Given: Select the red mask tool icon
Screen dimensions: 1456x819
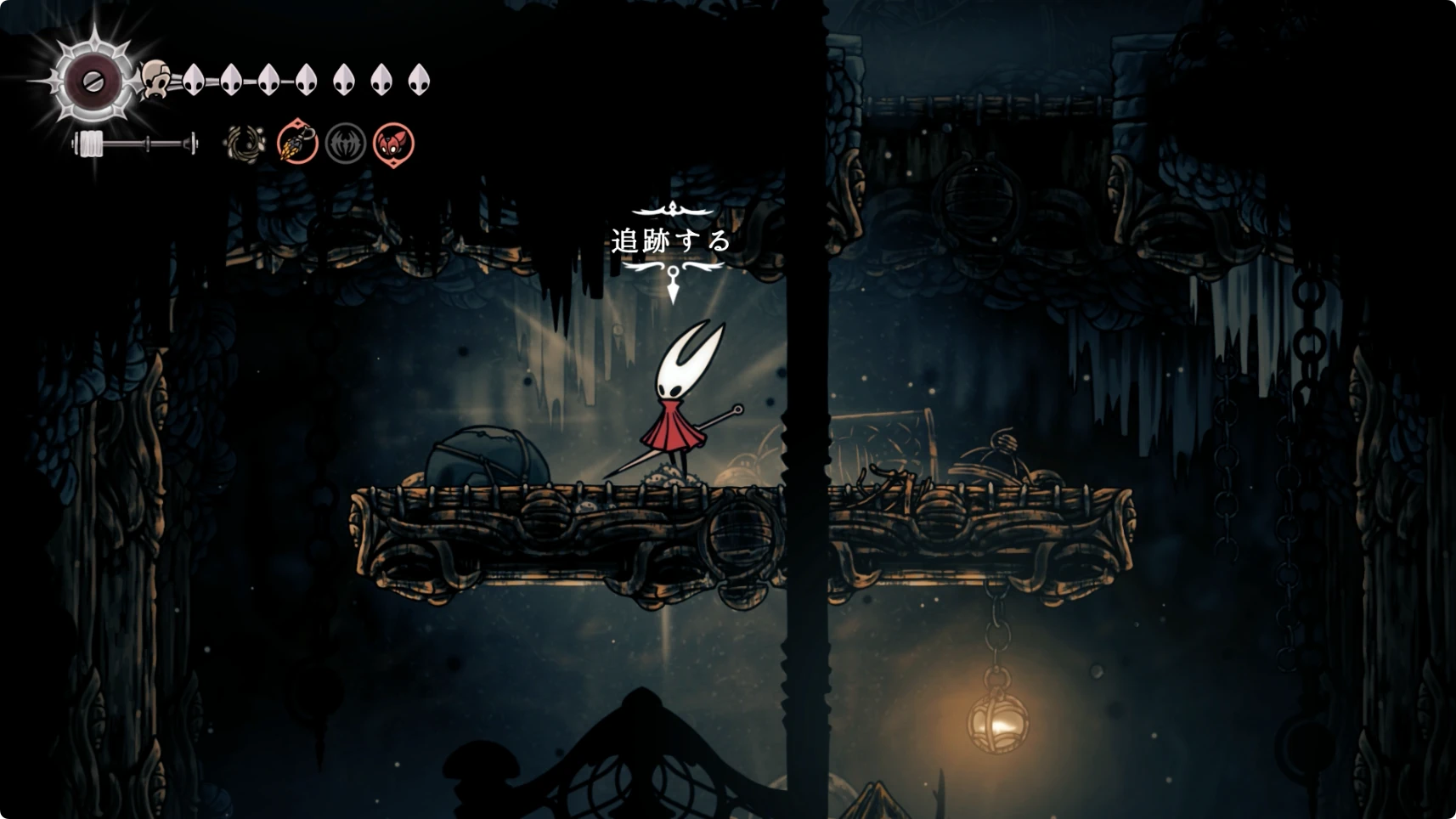Looking at the screenshot, I should [393, 144].
